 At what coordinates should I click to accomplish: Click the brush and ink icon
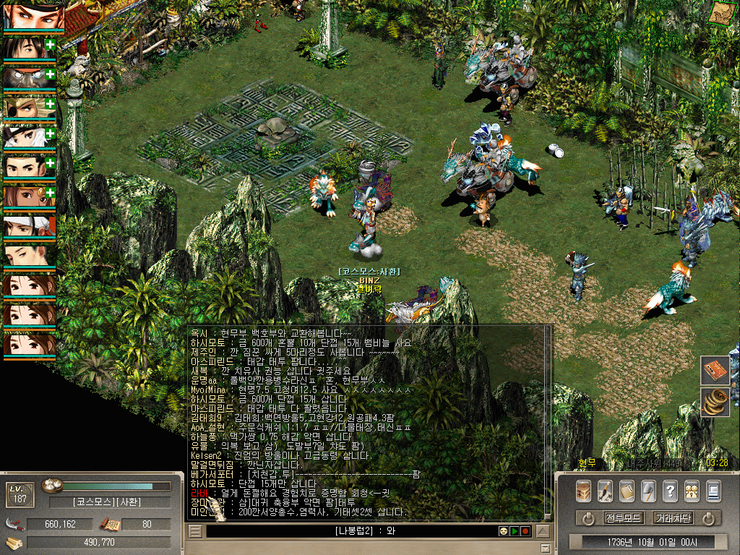pyautogui.click(x=606, y=490)
